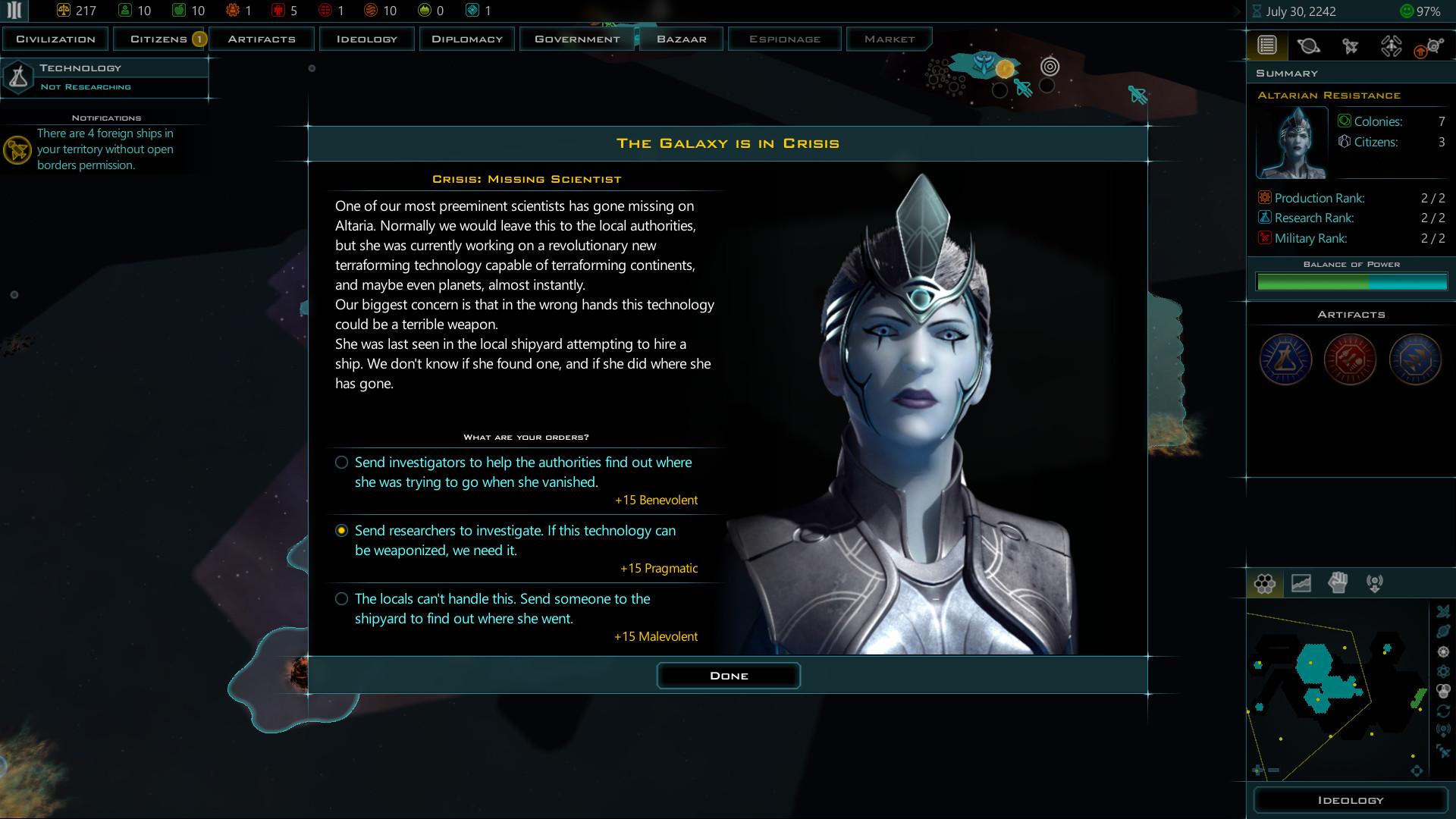Open the Bazaar tab
Screen dimensions: 1456x819
(680, 39)
